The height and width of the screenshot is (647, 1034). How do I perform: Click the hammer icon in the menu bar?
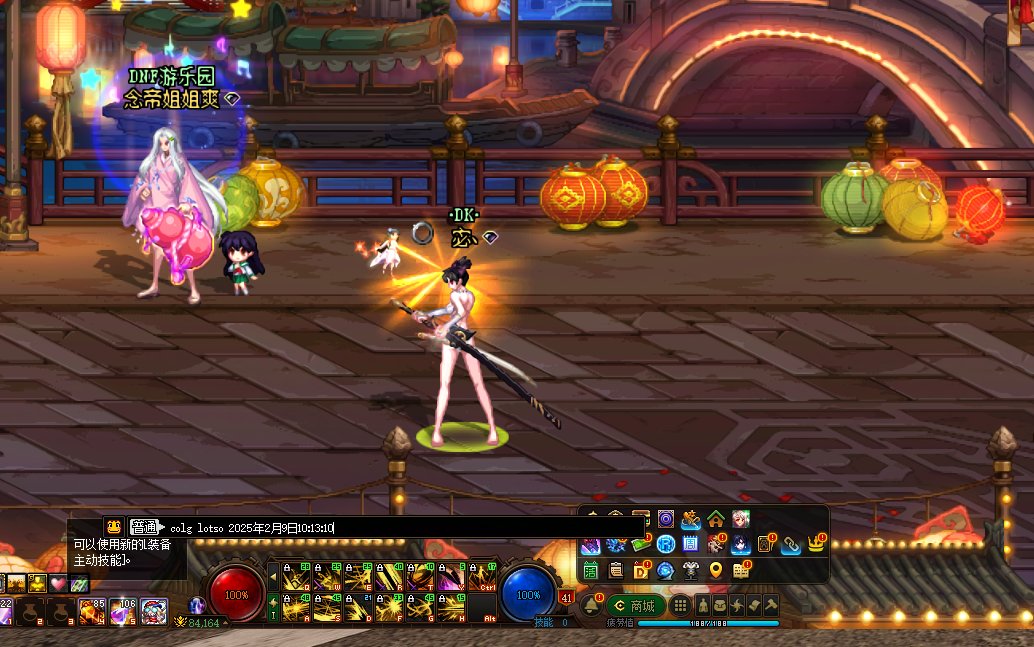[771, 606]
